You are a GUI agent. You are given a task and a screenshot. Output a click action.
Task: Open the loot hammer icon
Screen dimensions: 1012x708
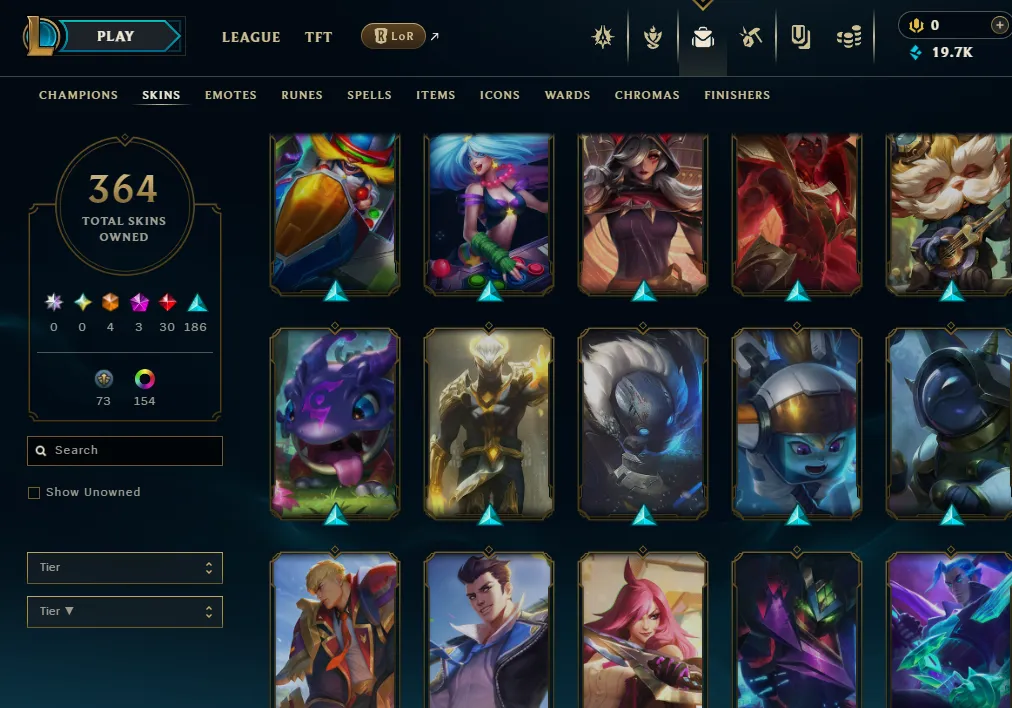751,38
